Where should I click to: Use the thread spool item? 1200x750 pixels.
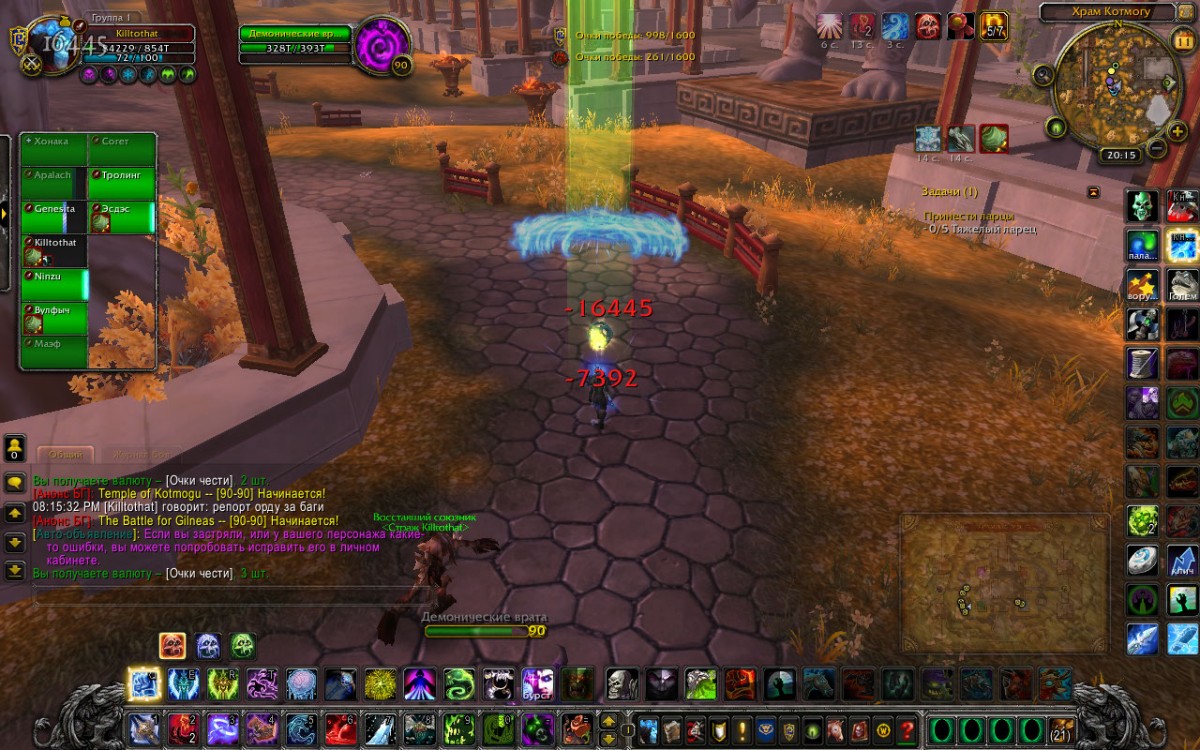(1144, 362)
